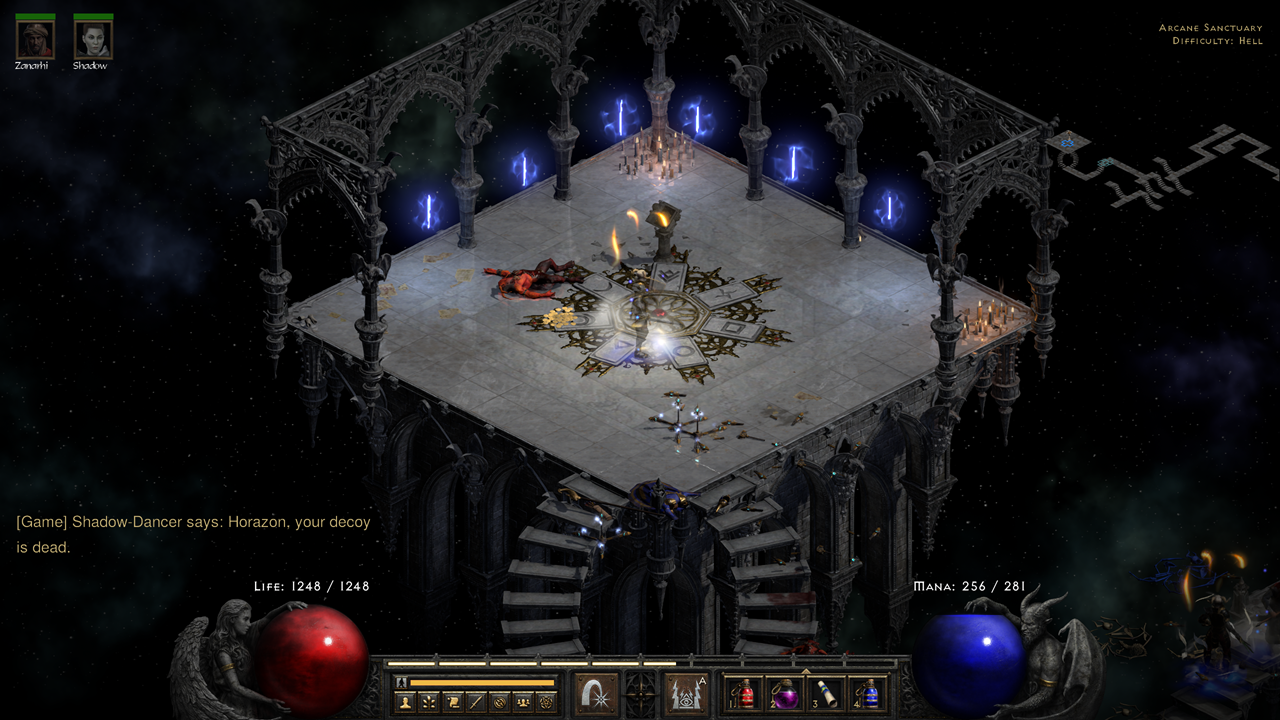Open the character screen icon
The width and height of the screenshot is (1280, 720).
(405, 700)
